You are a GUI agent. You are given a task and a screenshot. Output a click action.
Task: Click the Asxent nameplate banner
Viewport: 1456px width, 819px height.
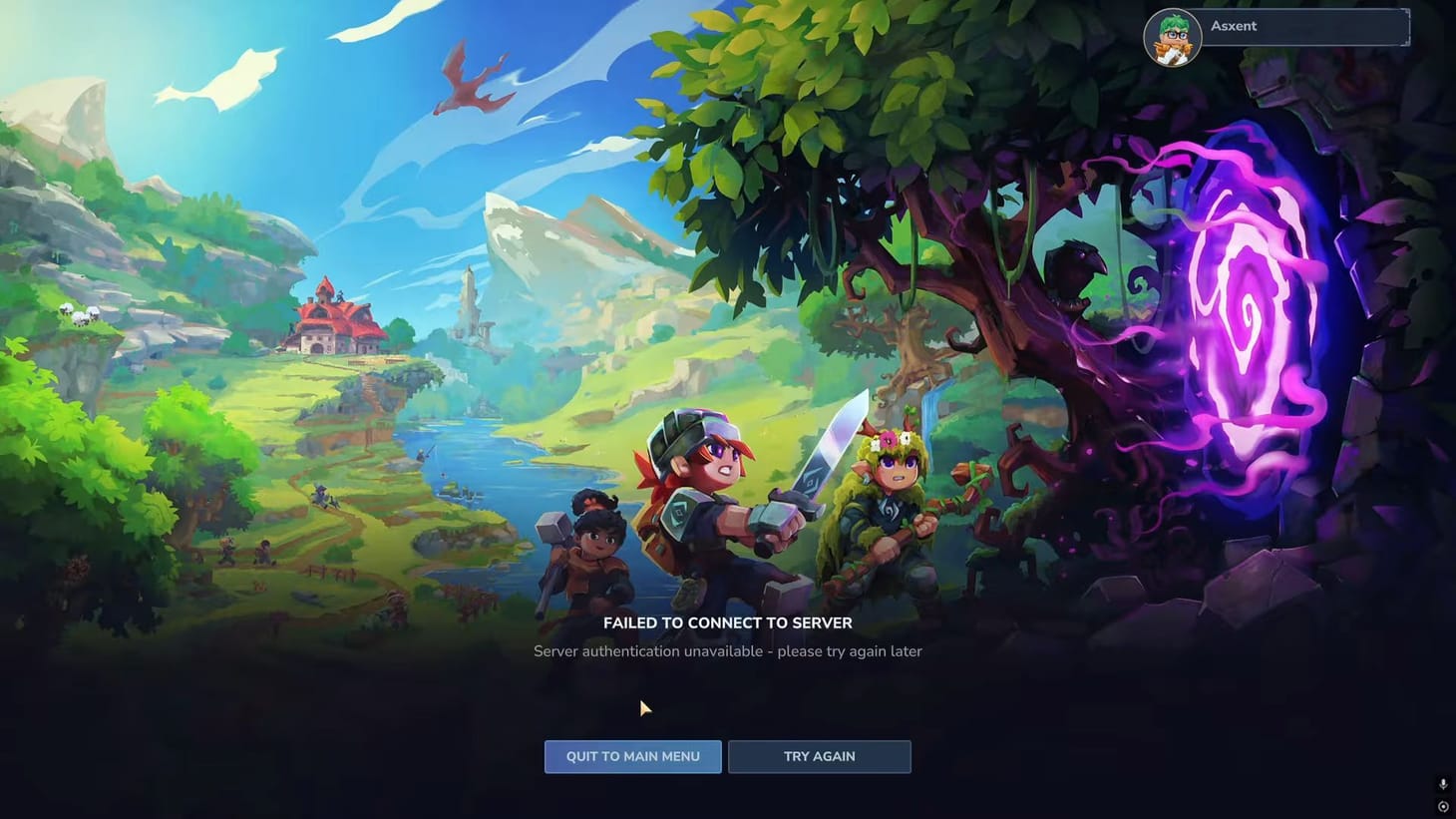tap(1296, 27)
